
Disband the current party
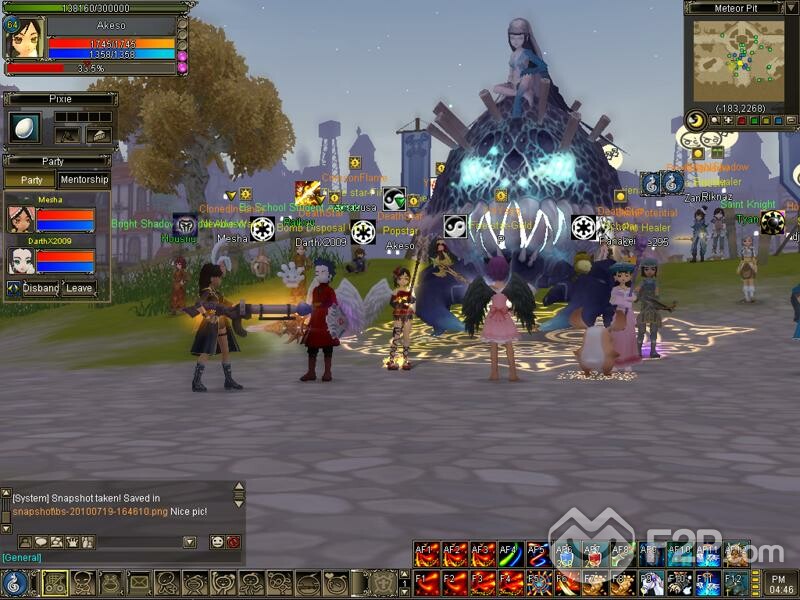tap(41, 288)
